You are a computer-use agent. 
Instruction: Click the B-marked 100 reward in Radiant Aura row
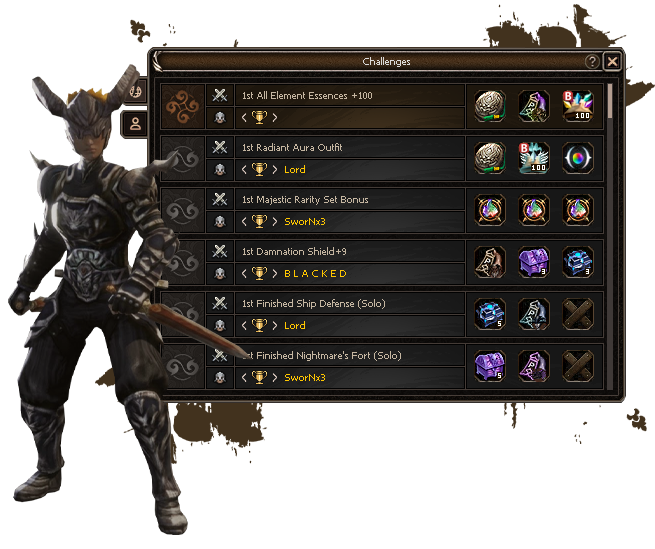click(533, 159)
